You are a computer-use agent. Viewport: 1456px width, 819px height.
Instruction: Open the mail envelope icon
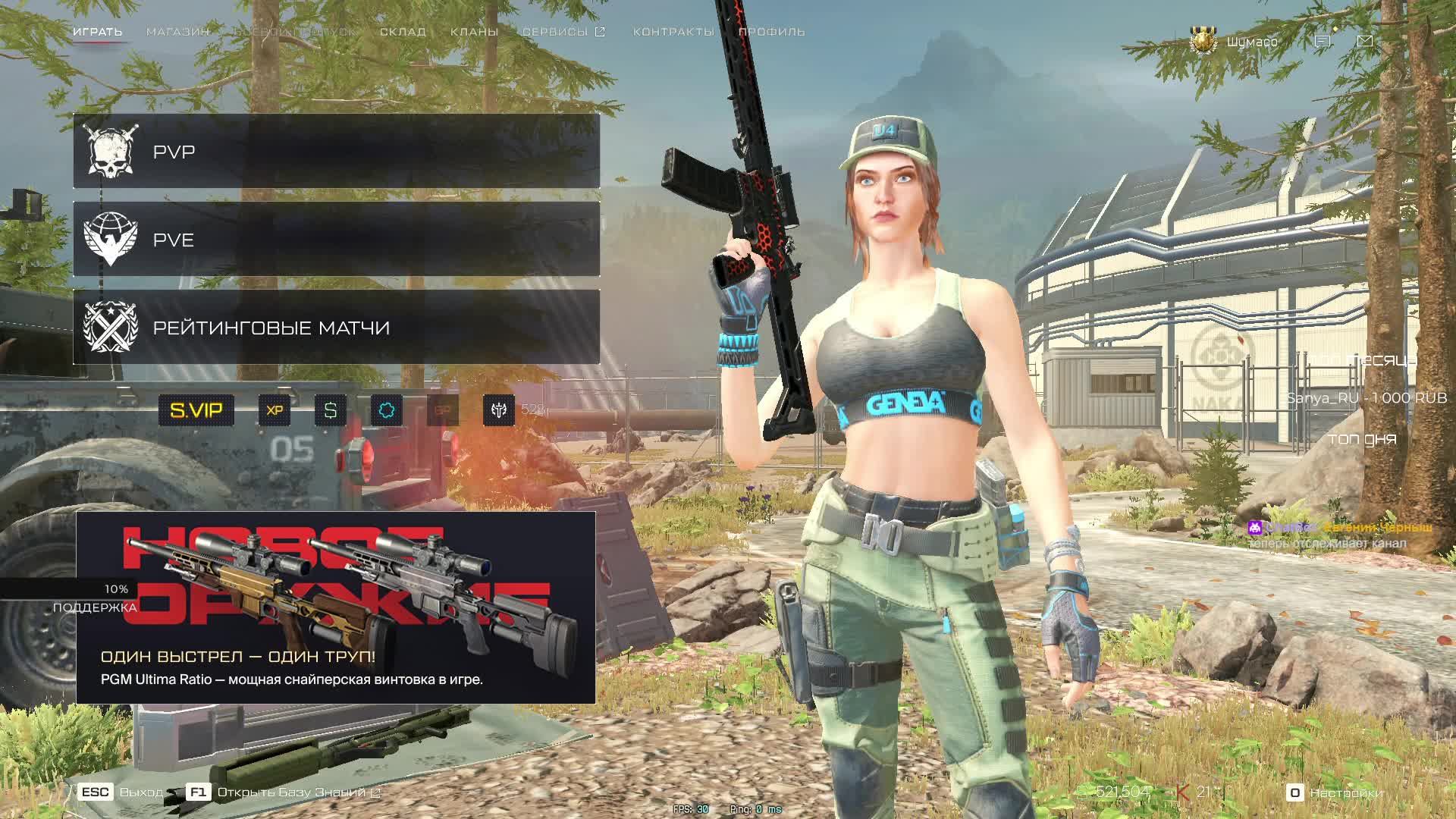[1365, 41]
